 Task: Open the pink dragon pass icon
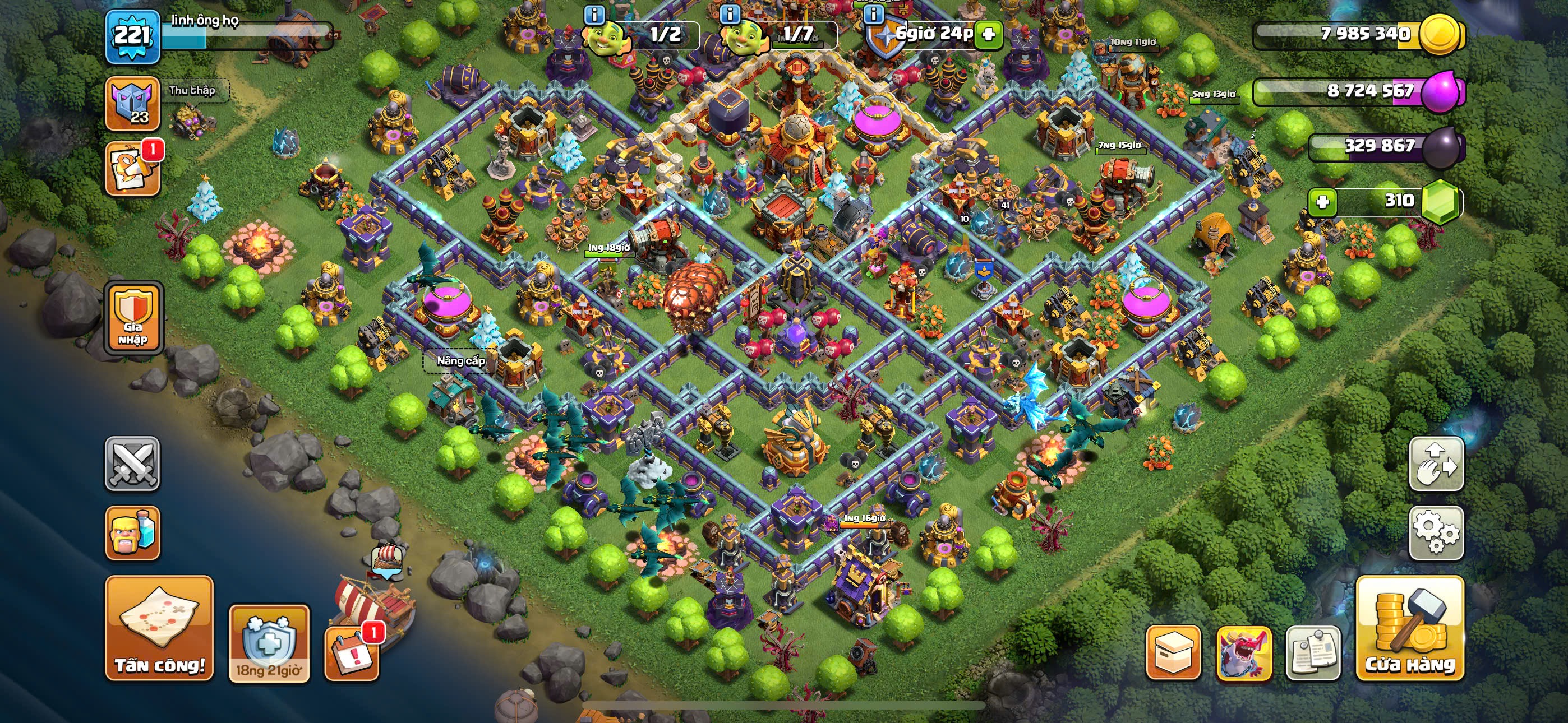[x=1243, y=652]
